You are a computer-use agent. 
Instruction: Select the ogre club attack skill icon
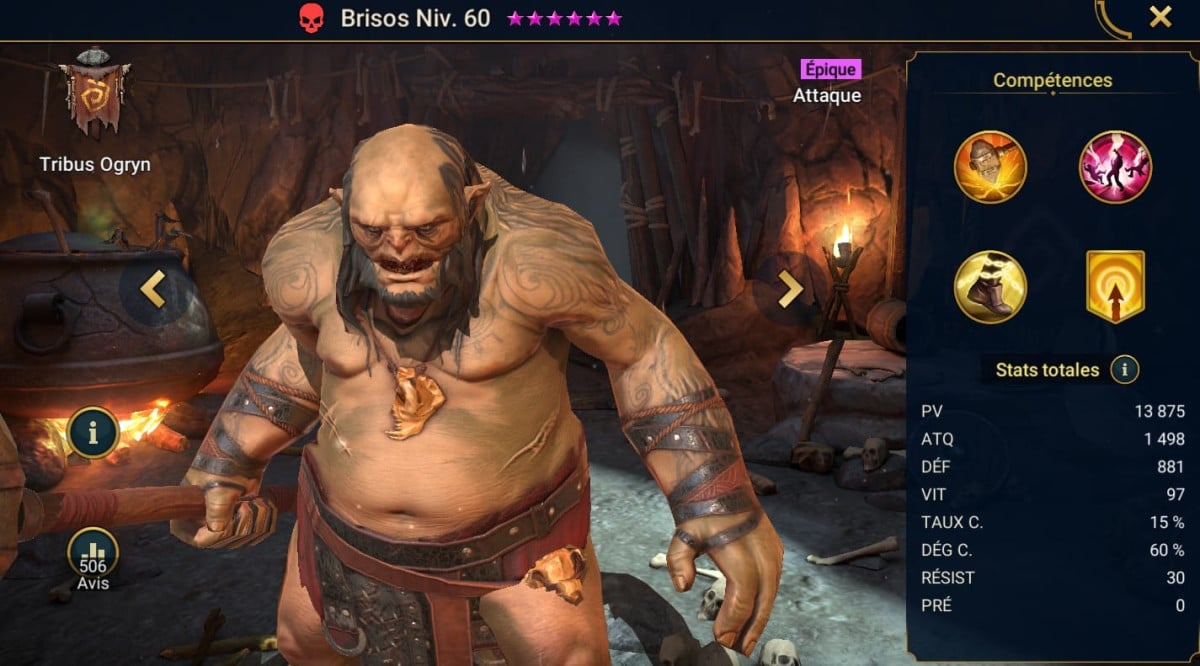pos(990,167)
